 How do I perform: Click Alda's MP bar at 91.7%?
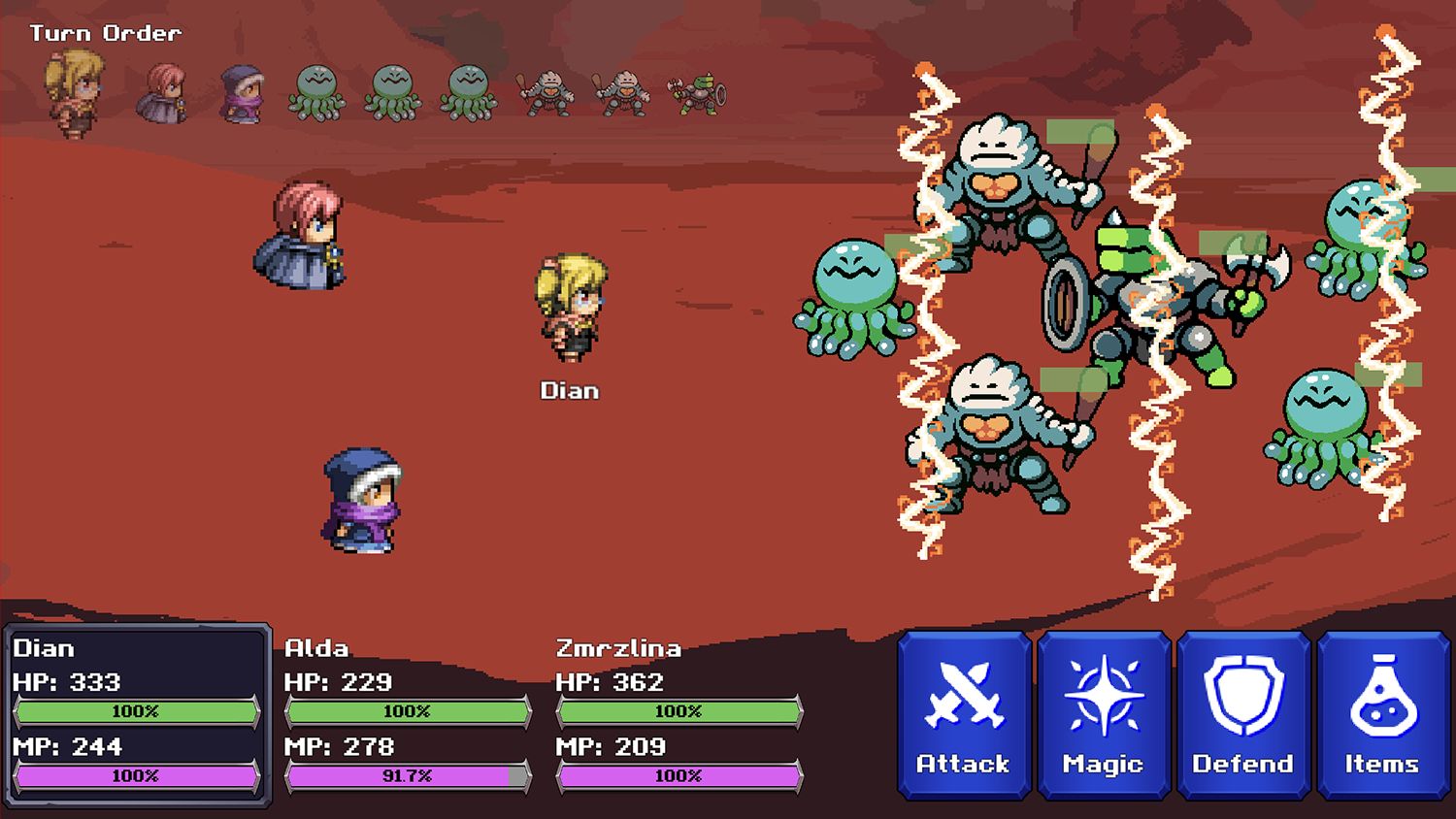coord(398,776)
